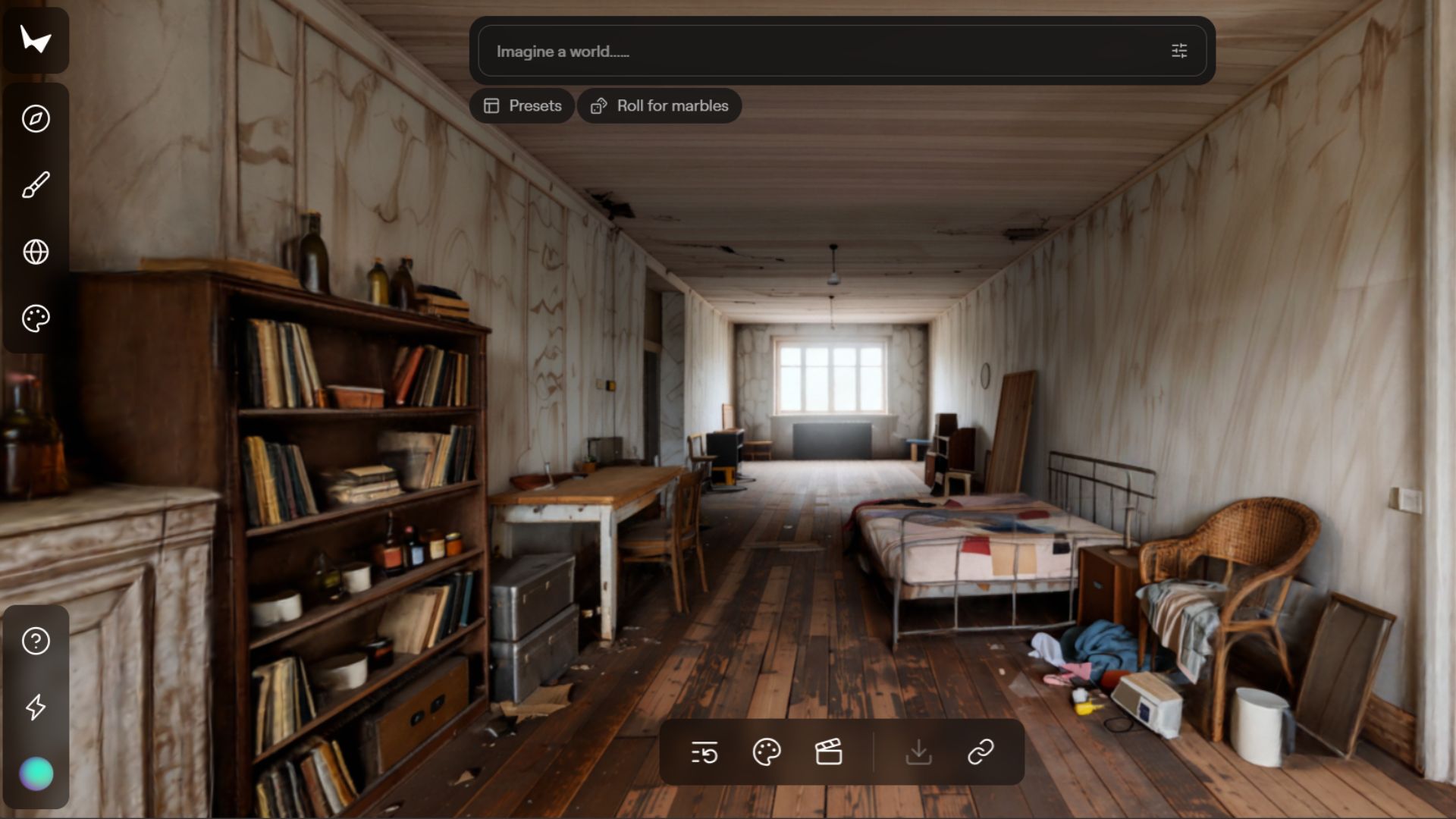Choose Roll for marbles
Viewport: 1456px width, 819px height.
click(660, 106)
